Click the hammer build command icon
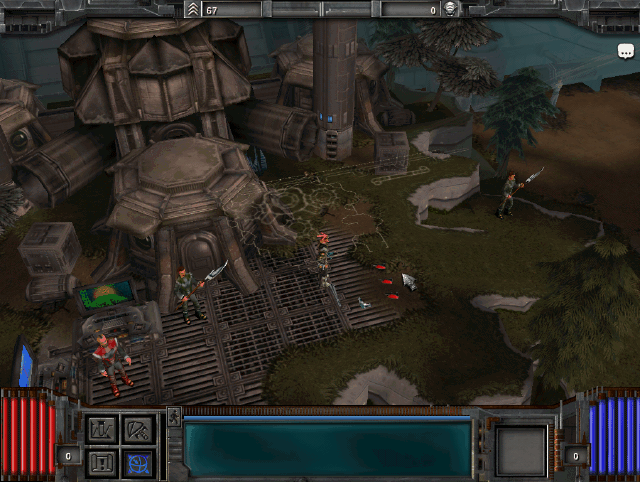Viewport: 640px width, 482px height. click(x=138, y=429)
